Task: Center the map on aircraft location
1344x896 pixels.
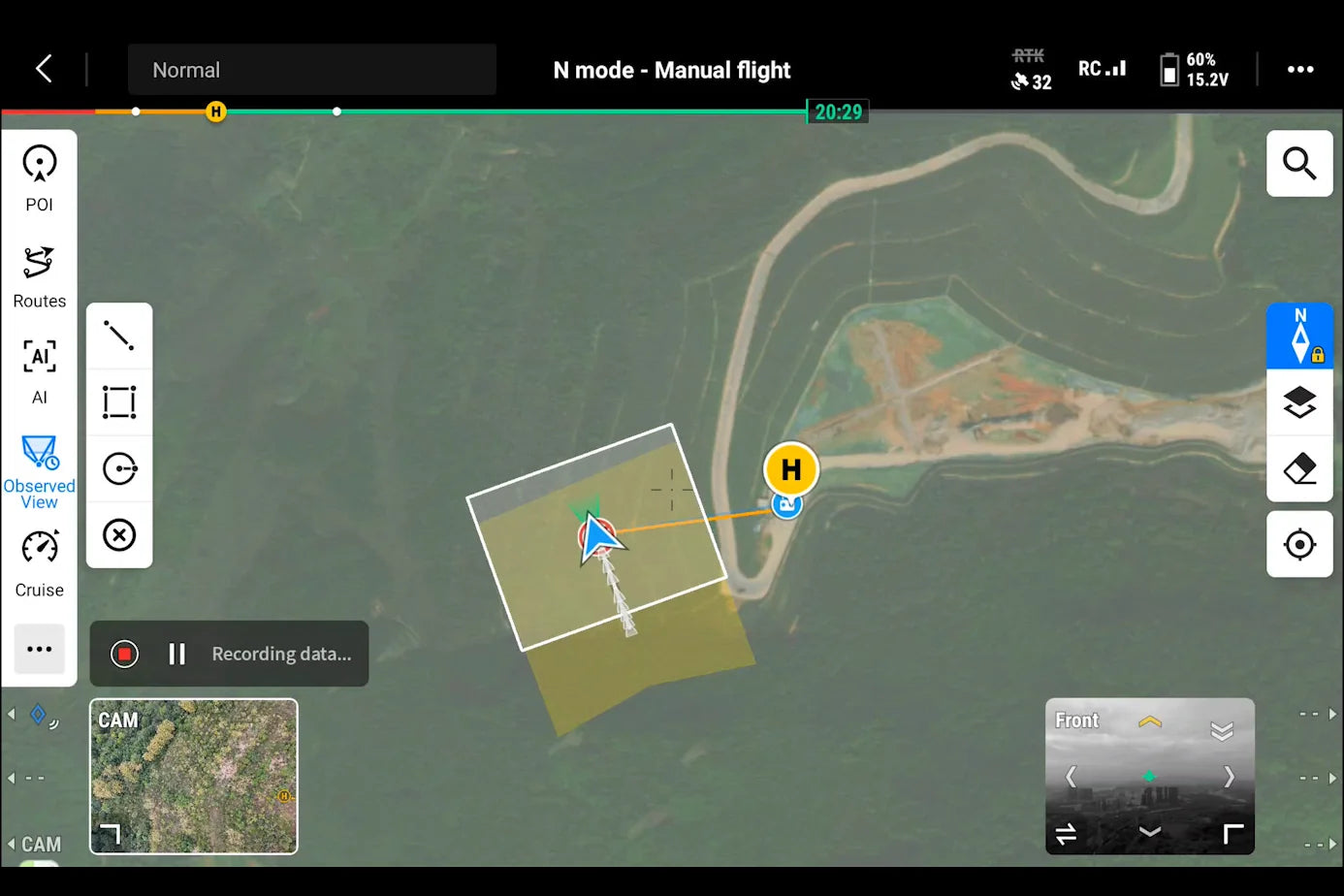Action: coord(1299,544)
